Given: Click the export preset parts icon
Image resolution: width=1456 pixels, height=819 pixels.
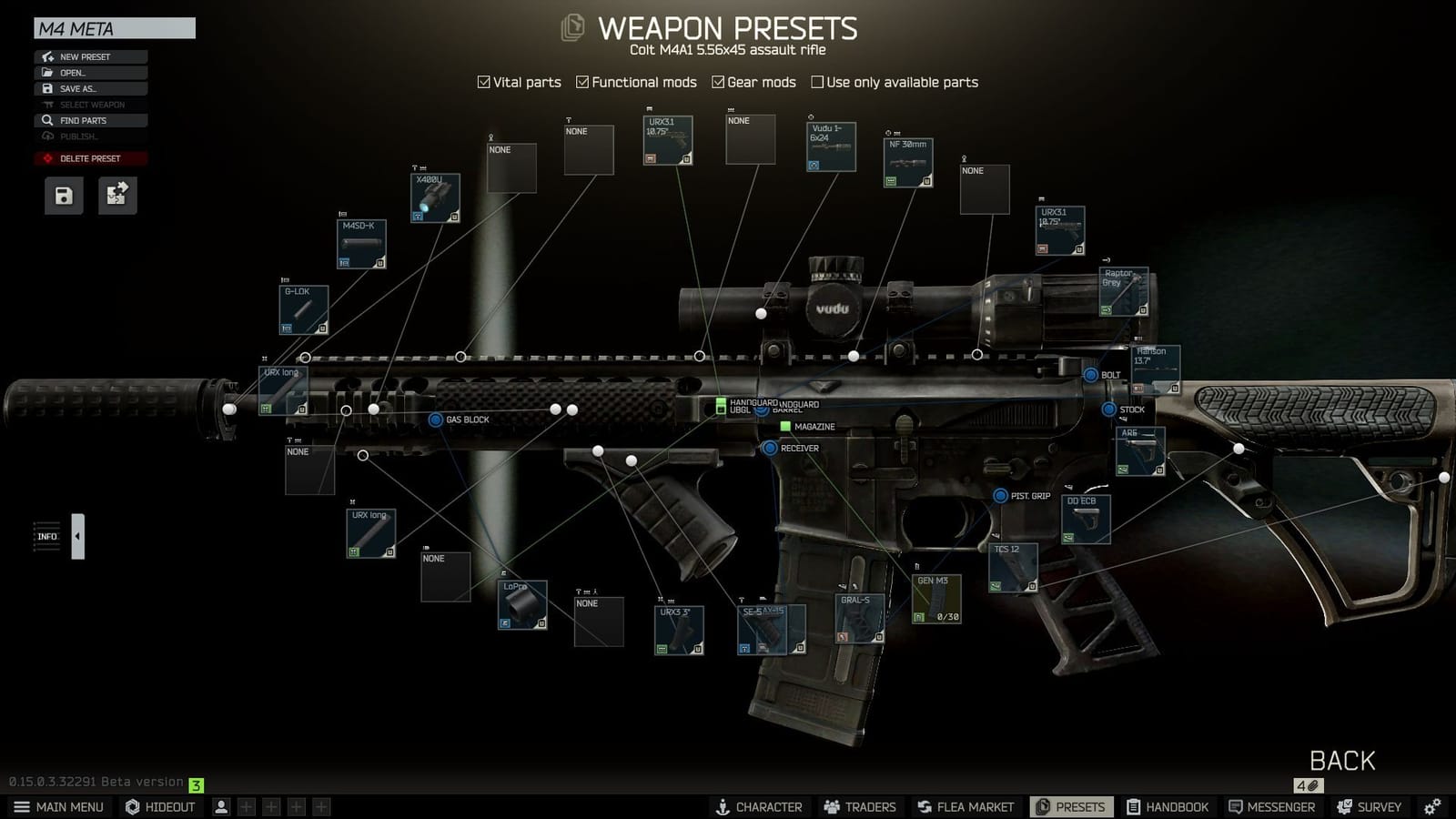Looking at the screenshot, I should coord(116,195).
